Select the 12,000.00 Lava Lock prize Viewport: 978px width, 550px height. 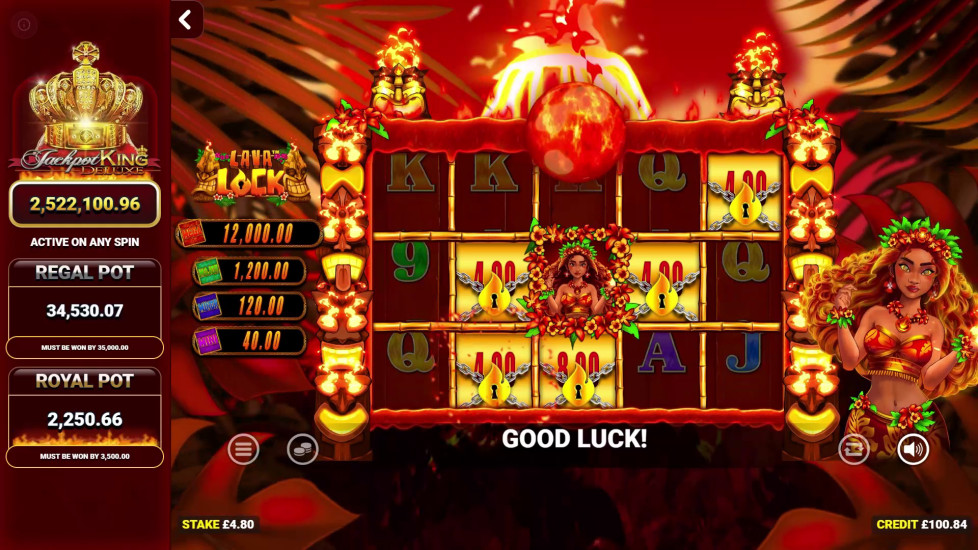coord(249,234)
